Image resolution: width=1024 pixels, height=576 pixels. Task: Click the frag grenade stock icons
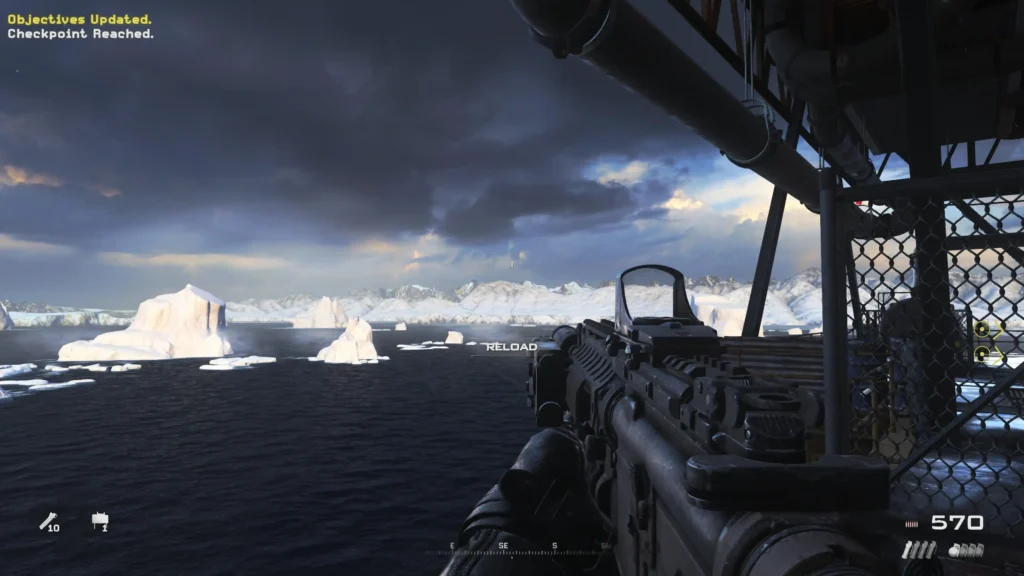pyautogui.click(x=966, y=550)
